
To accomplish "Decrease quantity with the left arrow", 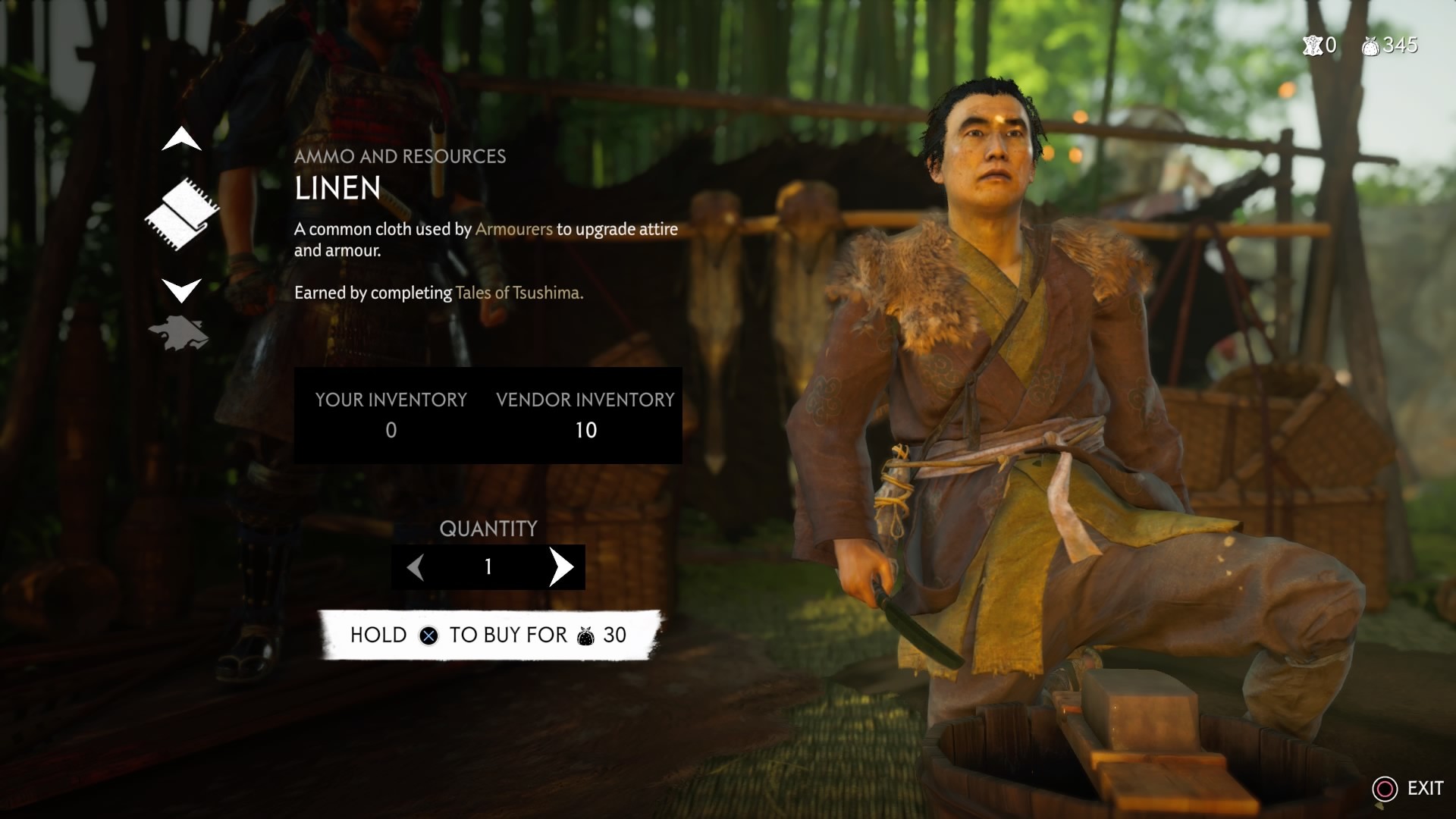I will click(416, 566).
